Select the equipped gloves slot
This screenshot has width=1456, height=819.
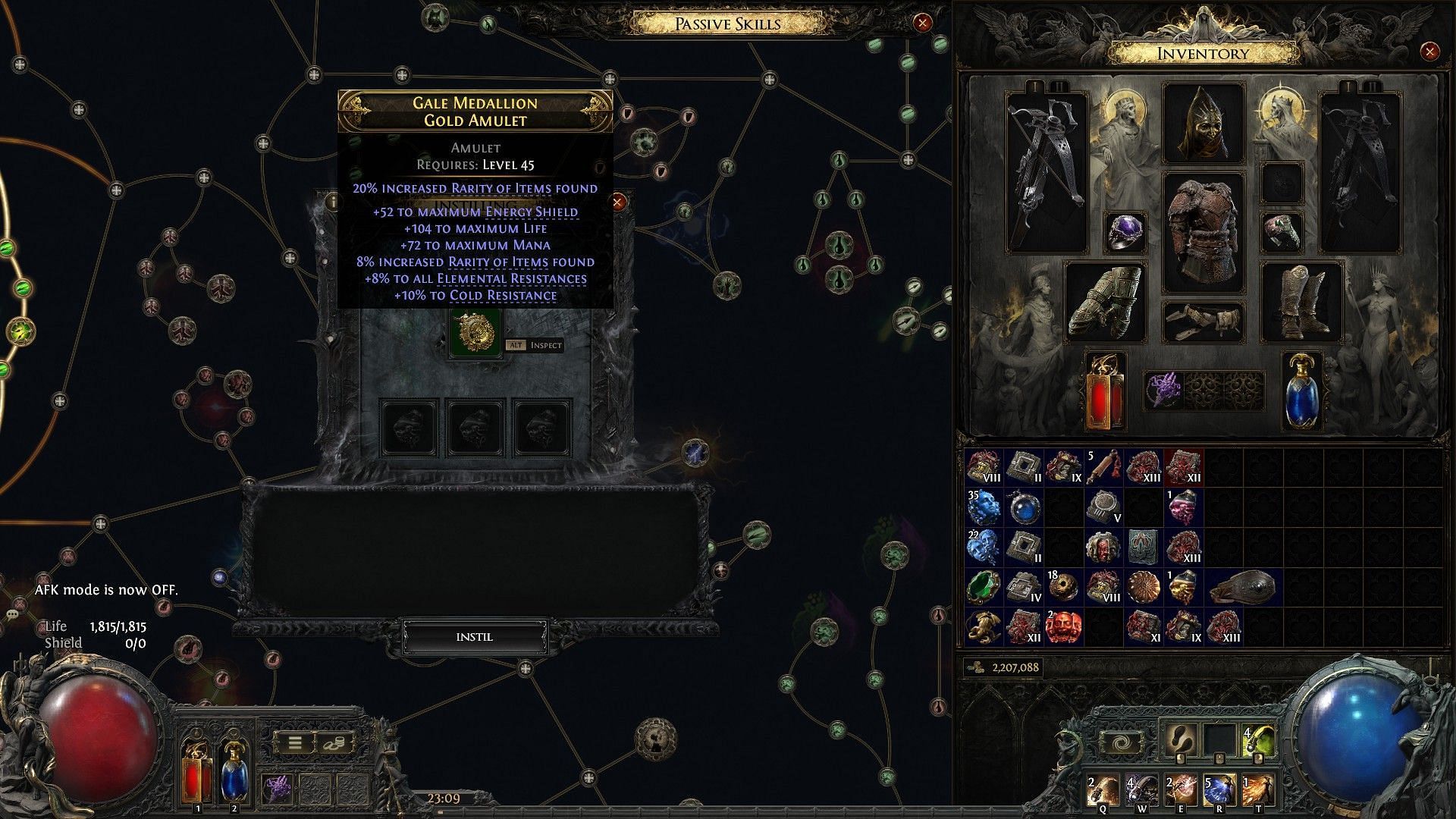pyautogui.click(x=1105, y=301)
